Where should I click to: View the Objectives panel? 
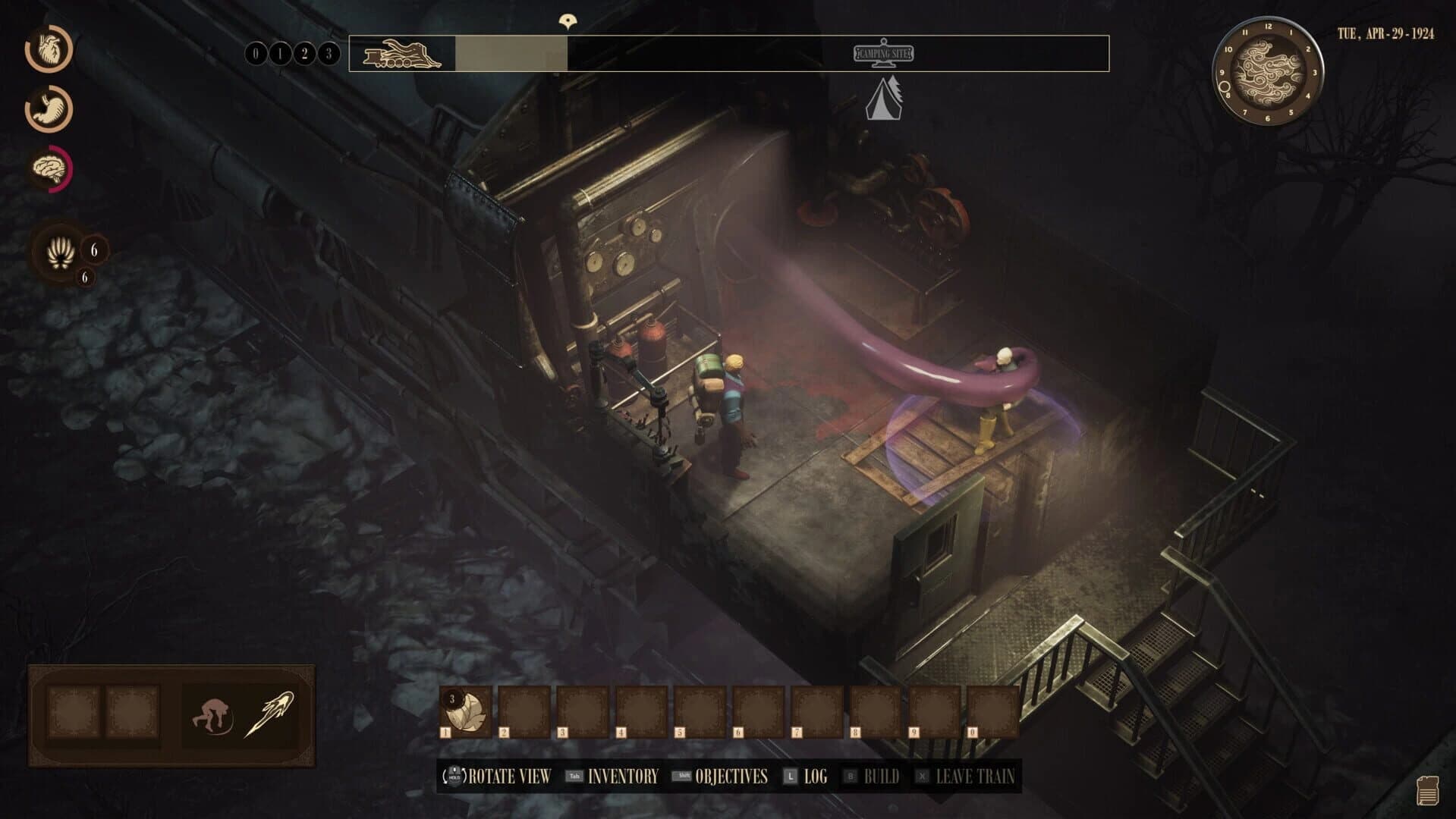[x=732, y=777]
